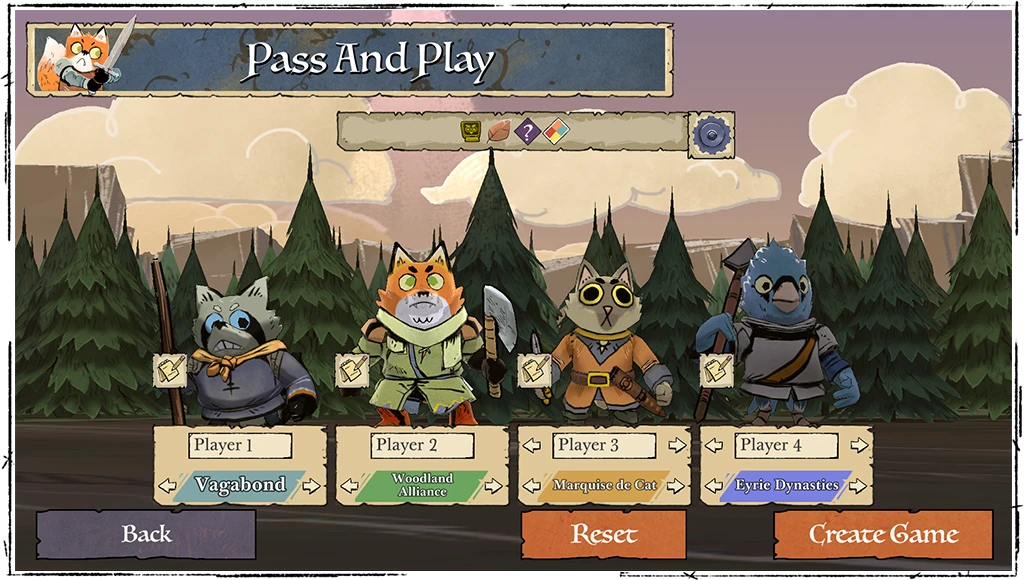The image size is (1024, 580).
Task: Select the purple question mark diamond icon
Action: pyautogui.click(x=527, y=131)
